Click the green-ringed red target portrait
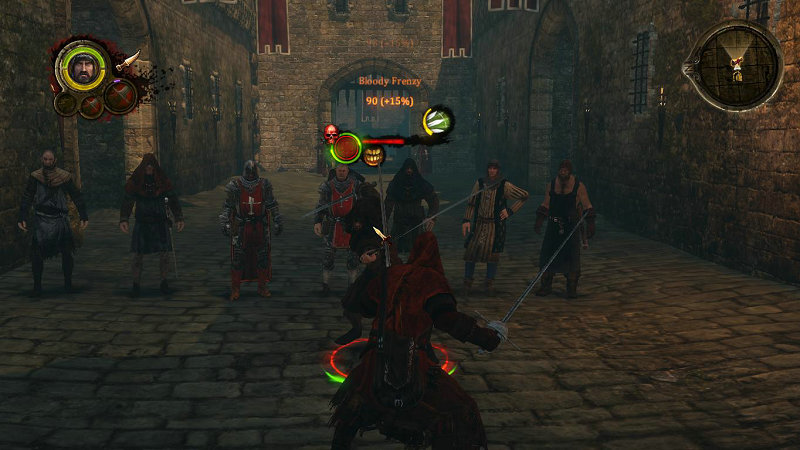Image resolution: width=800 pixels, height=450 pixels. [x=347, y=148]
